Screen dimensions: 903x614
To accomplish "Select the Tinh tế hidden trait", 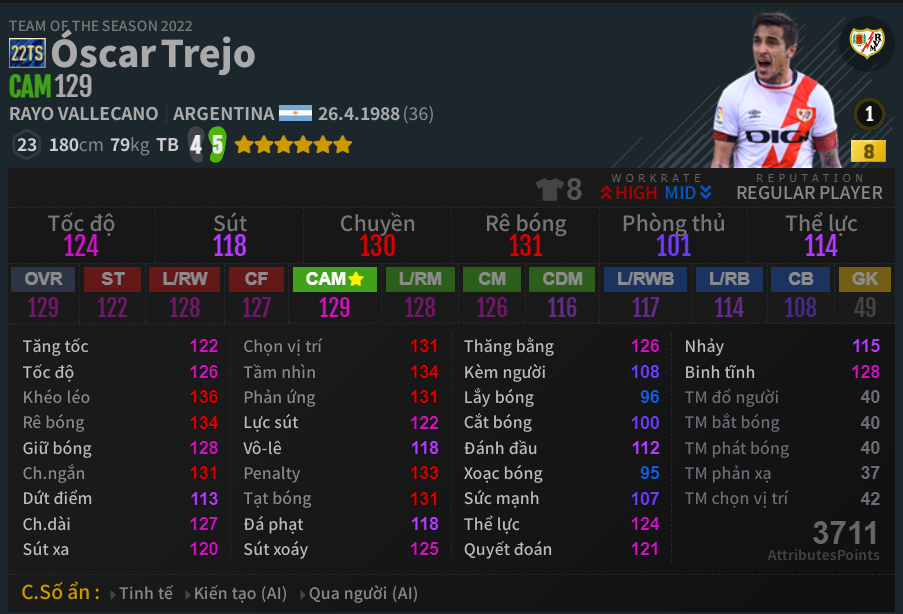I will tap(146, 593).
